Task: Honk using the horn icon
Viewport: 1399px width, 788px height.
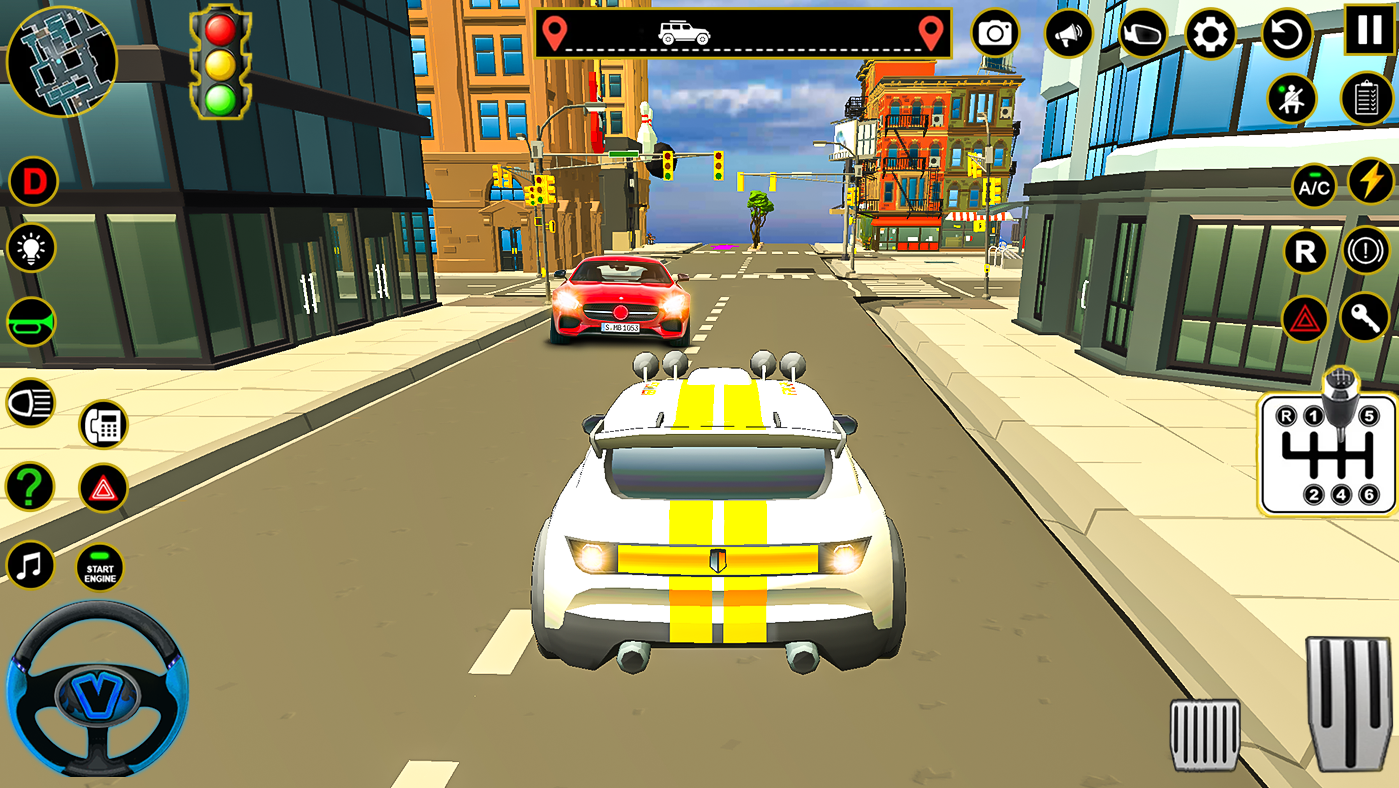Action: click(30, 322)
